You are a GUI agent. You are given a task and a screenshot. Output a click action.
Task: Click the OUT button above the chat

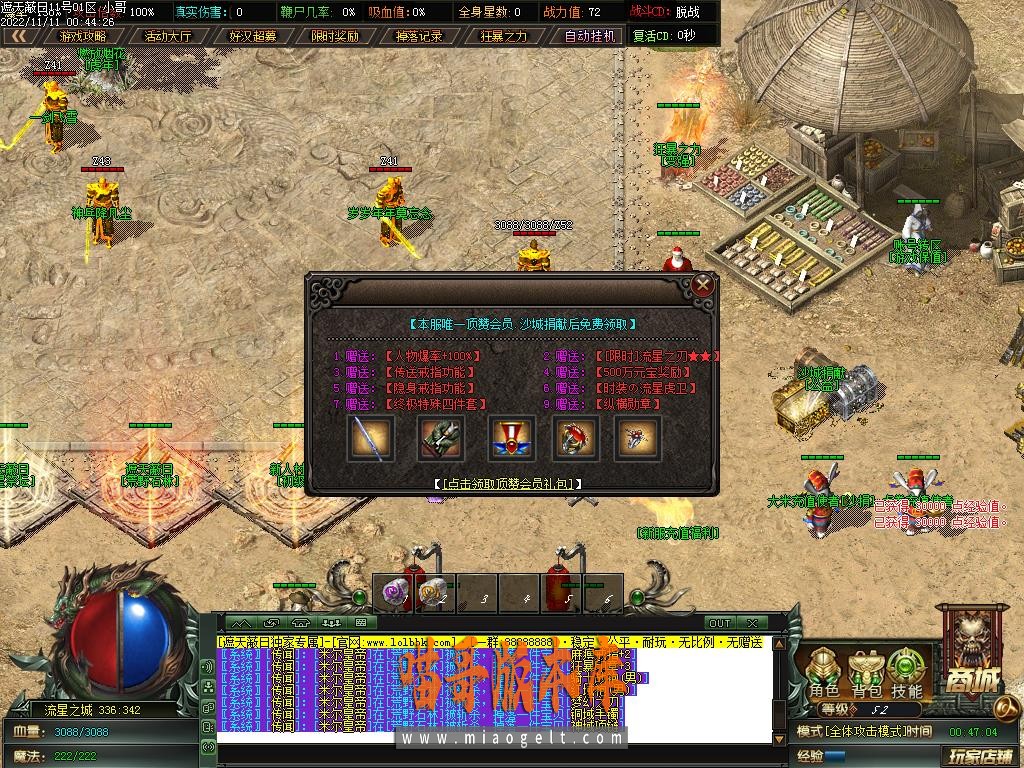(720, 623)
